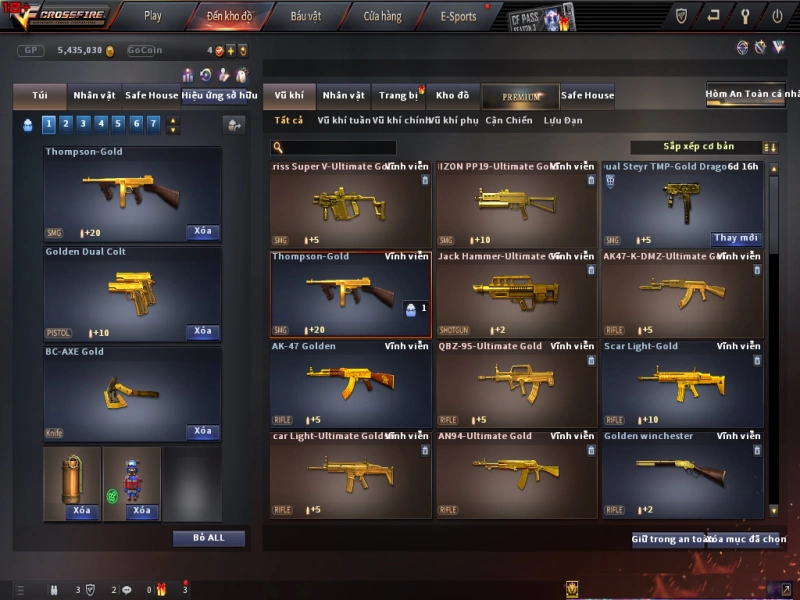The height and width of the screenshot is (600, 800).
Task: Remove the equipped Thompson-Gold with Xóa
Action: (203, 232)
